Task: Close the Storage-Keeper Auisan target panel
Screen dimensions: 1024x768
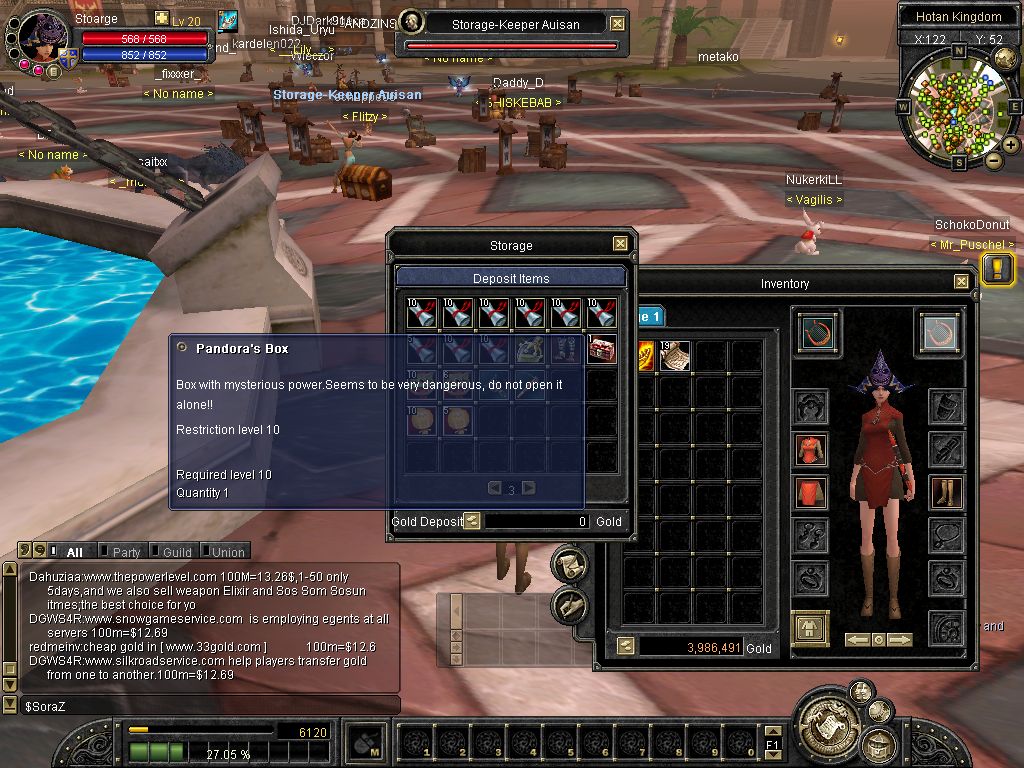Action: click(617, 24)
